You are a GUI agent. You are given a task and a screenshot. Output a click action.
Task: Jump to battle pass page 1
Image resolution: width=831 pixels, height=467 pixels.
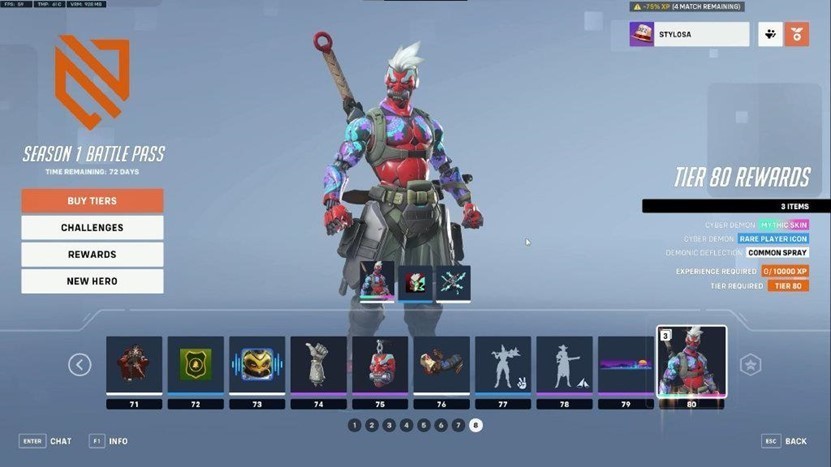click(354, 425)
